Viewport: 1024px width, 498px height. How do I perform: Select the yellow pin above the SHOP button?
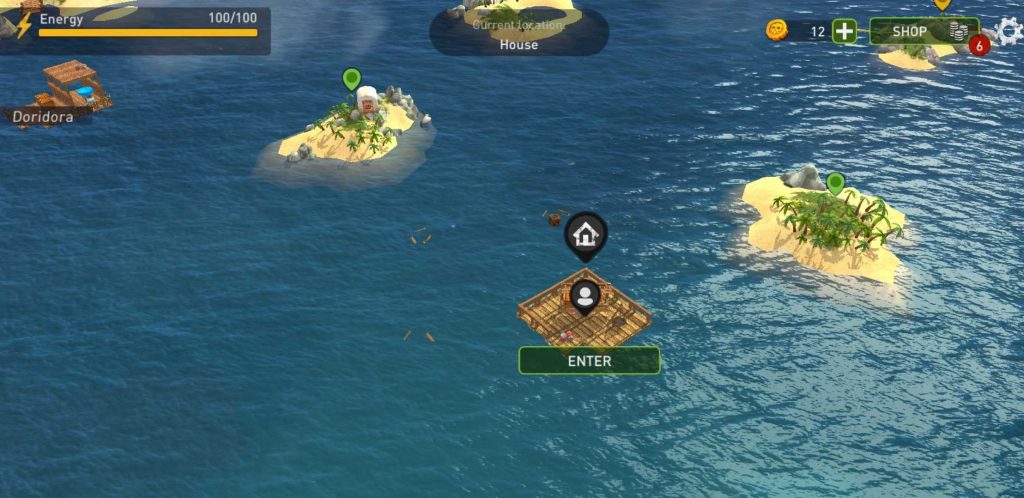pyautogui.click(x=942, y=4)
